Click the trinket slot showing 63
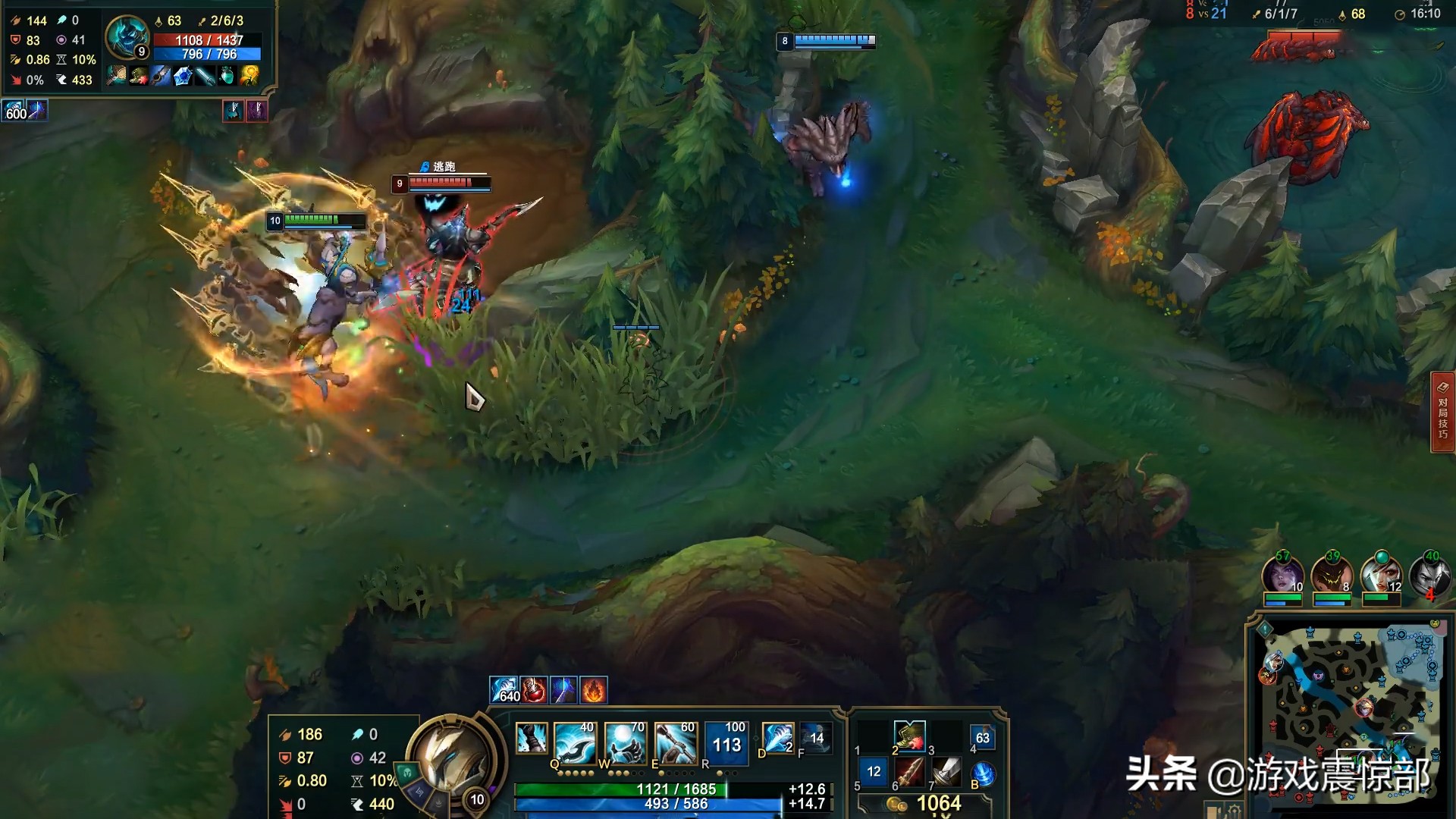The width and height of the screenshot is (1456, 819). tap(983, 737)
